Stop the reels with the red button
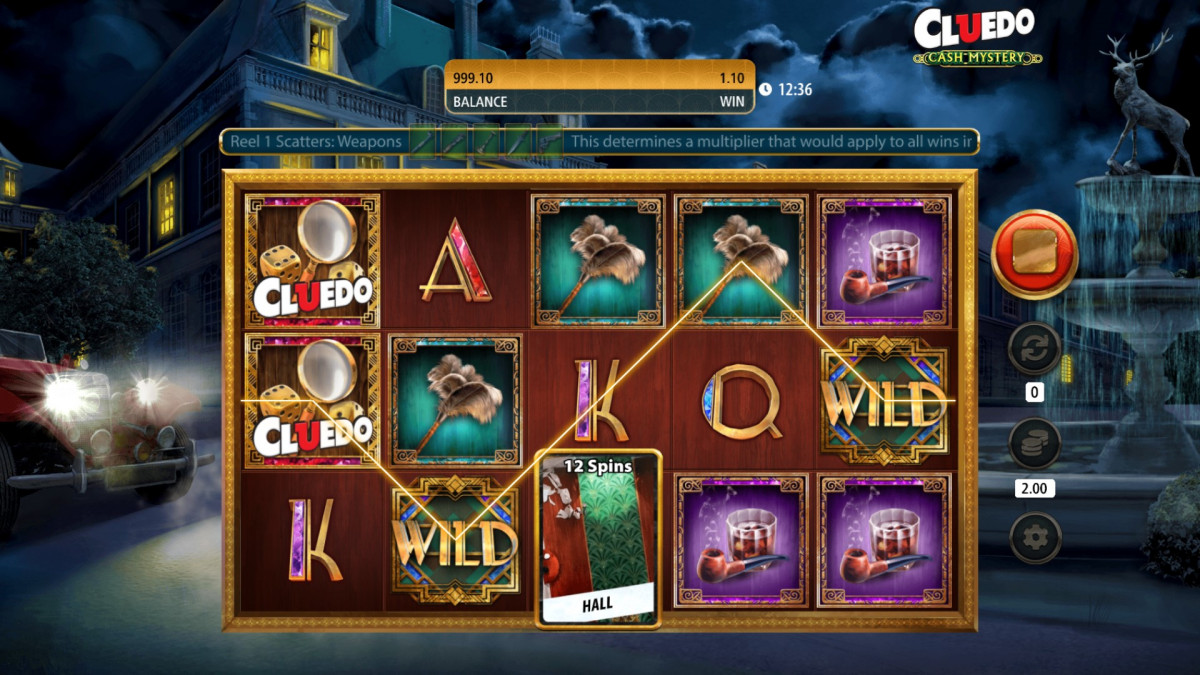Viewport: 1200px width, 675px height. pyautogui.click(x=1035, y=254)
